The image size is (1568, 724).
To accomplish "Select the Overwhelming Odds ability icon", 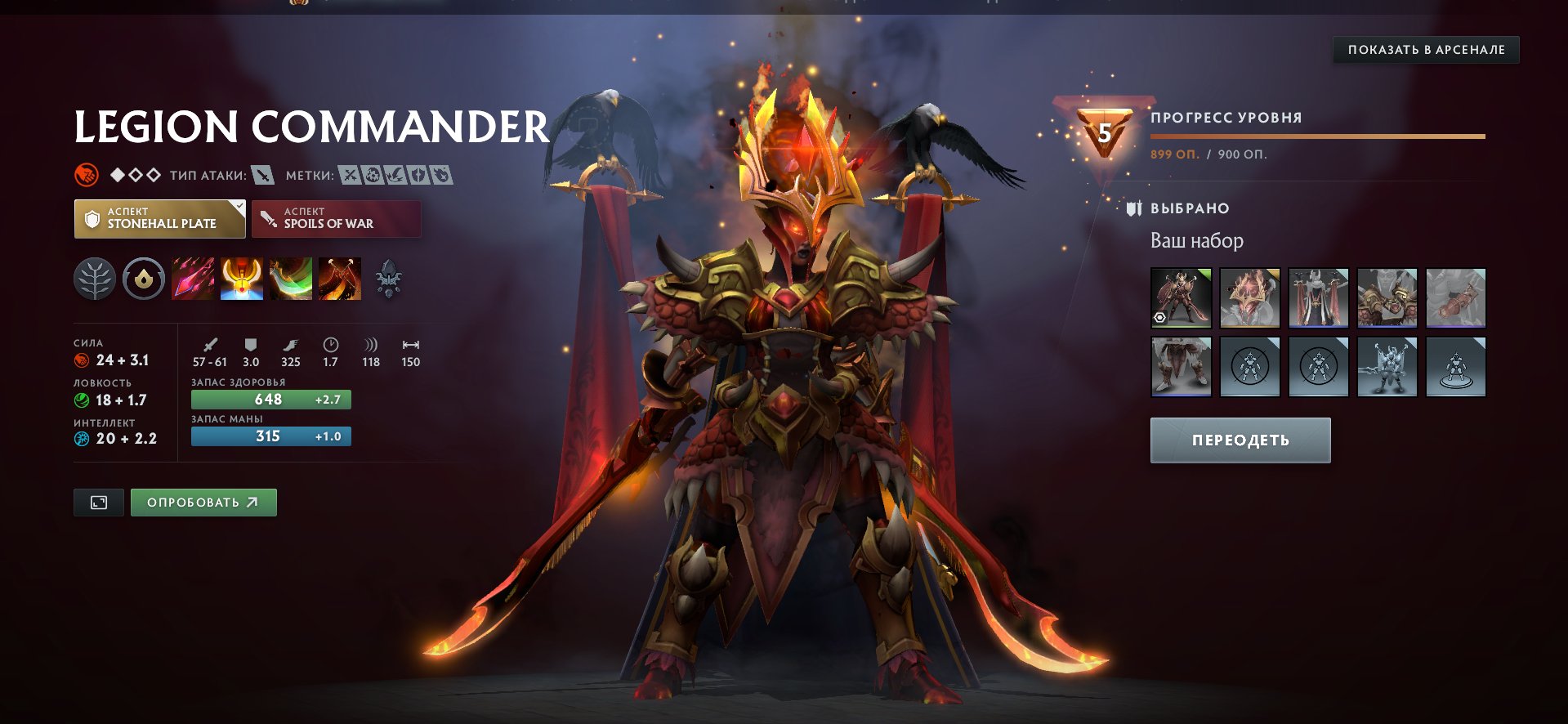I will pyautogui.click(x=193, y=278).
